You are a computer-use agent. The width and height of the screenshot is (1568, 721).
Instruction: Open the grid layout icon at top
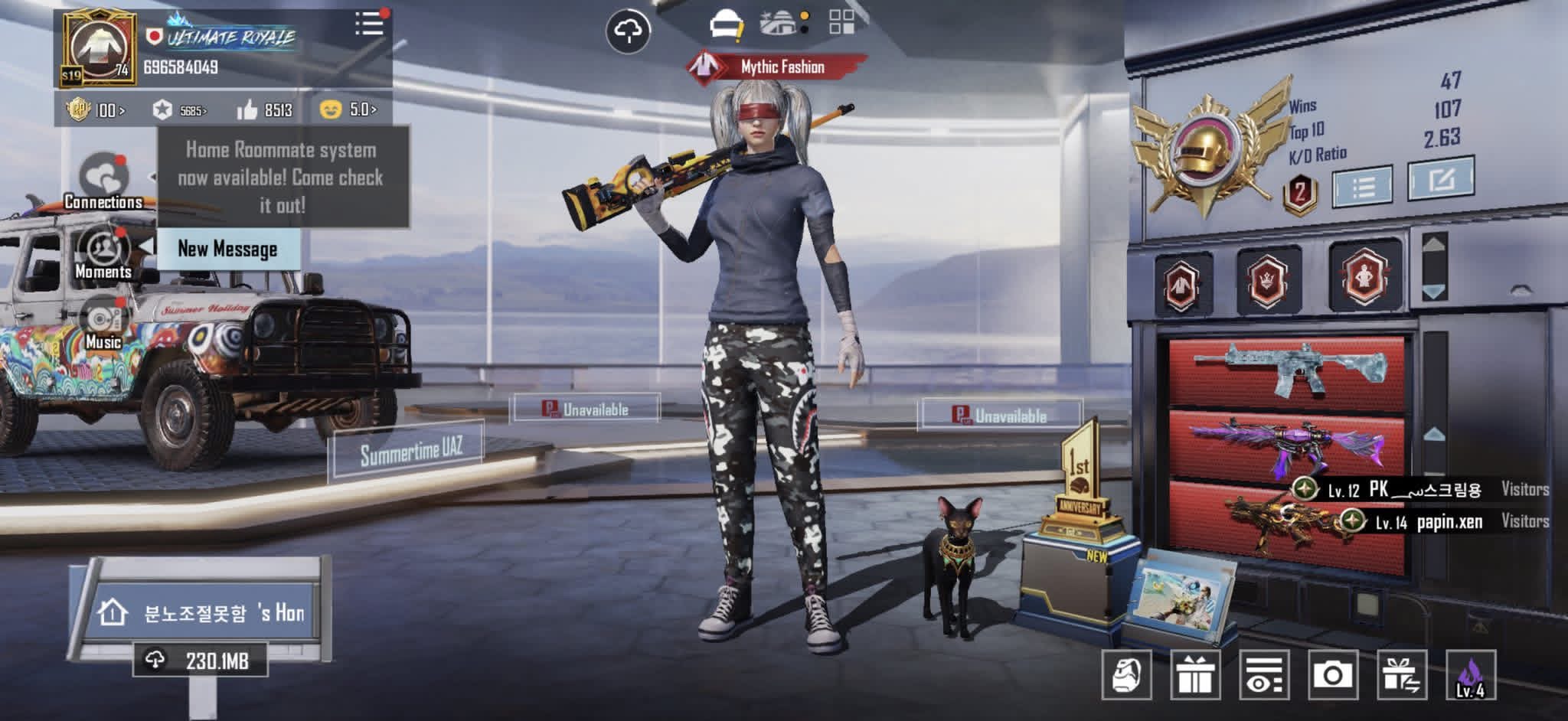click(x=841, y=22)
